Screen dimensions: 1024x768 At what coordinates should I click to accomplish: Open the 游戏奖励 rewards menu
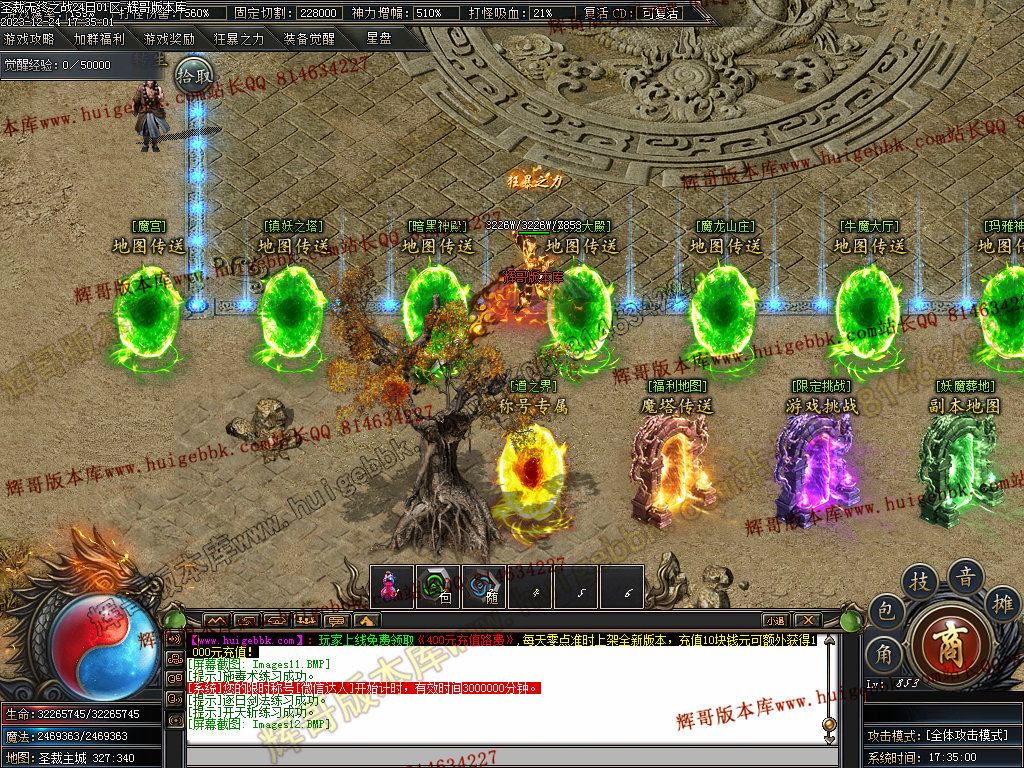(169, 39)
